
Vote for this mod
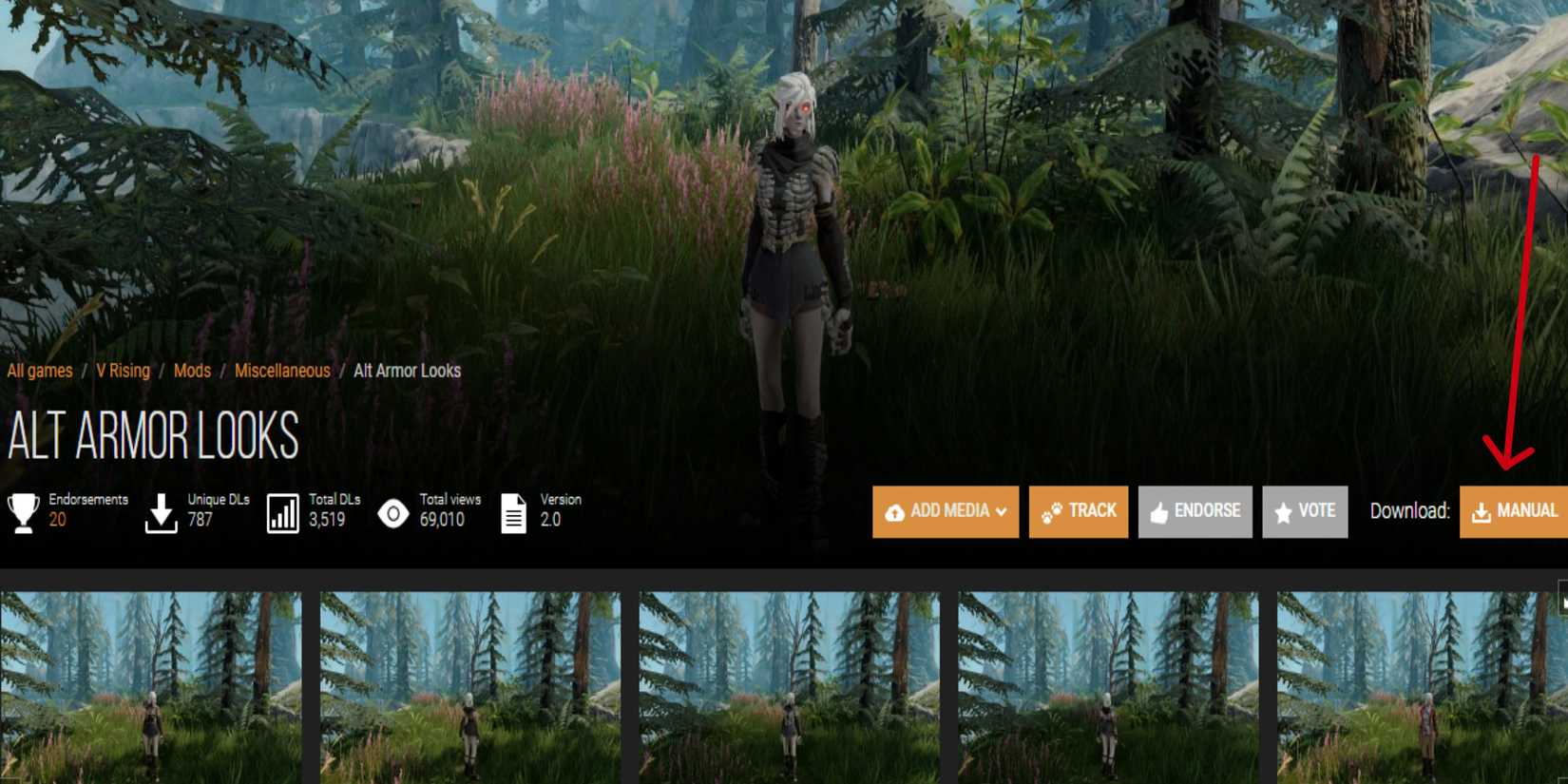[x=1305, y=510]
